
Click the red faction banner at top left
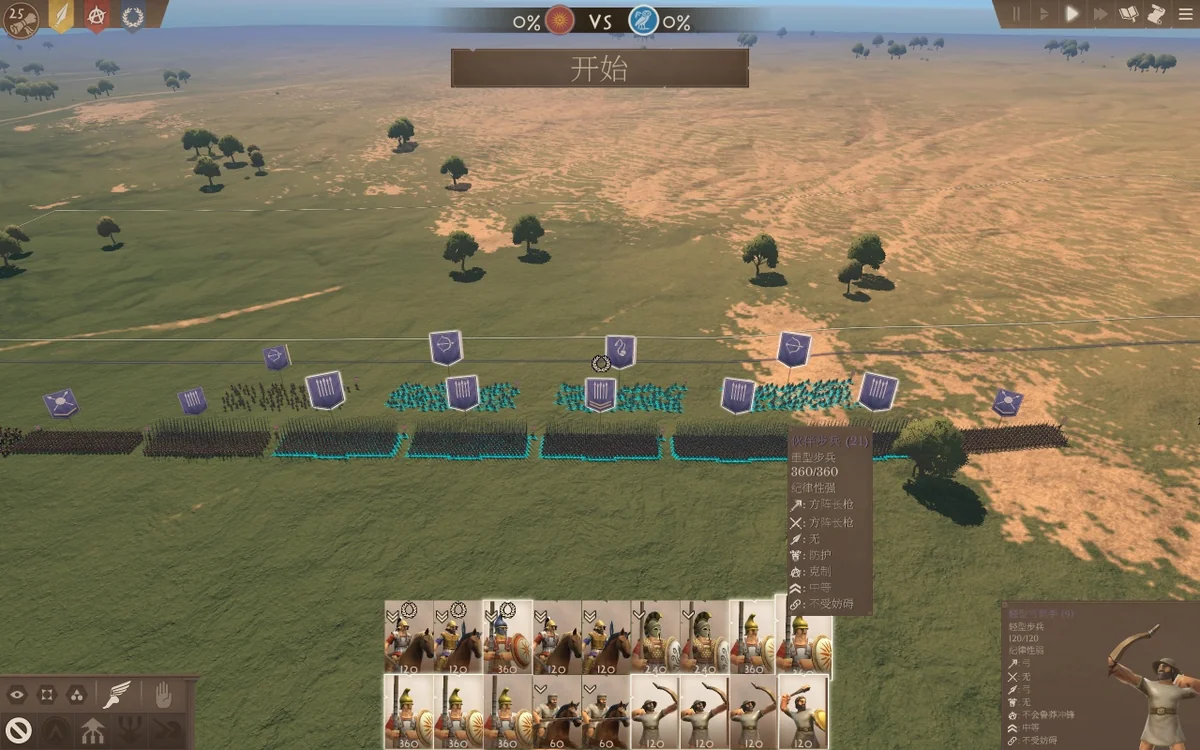click(x=97, y=16)
